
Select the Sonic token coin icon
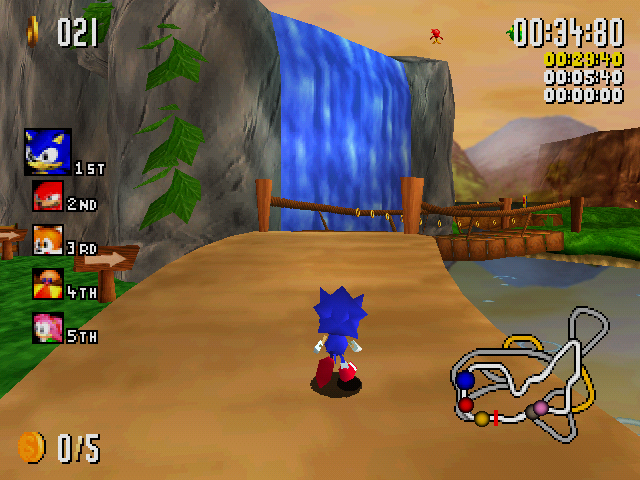31,447
